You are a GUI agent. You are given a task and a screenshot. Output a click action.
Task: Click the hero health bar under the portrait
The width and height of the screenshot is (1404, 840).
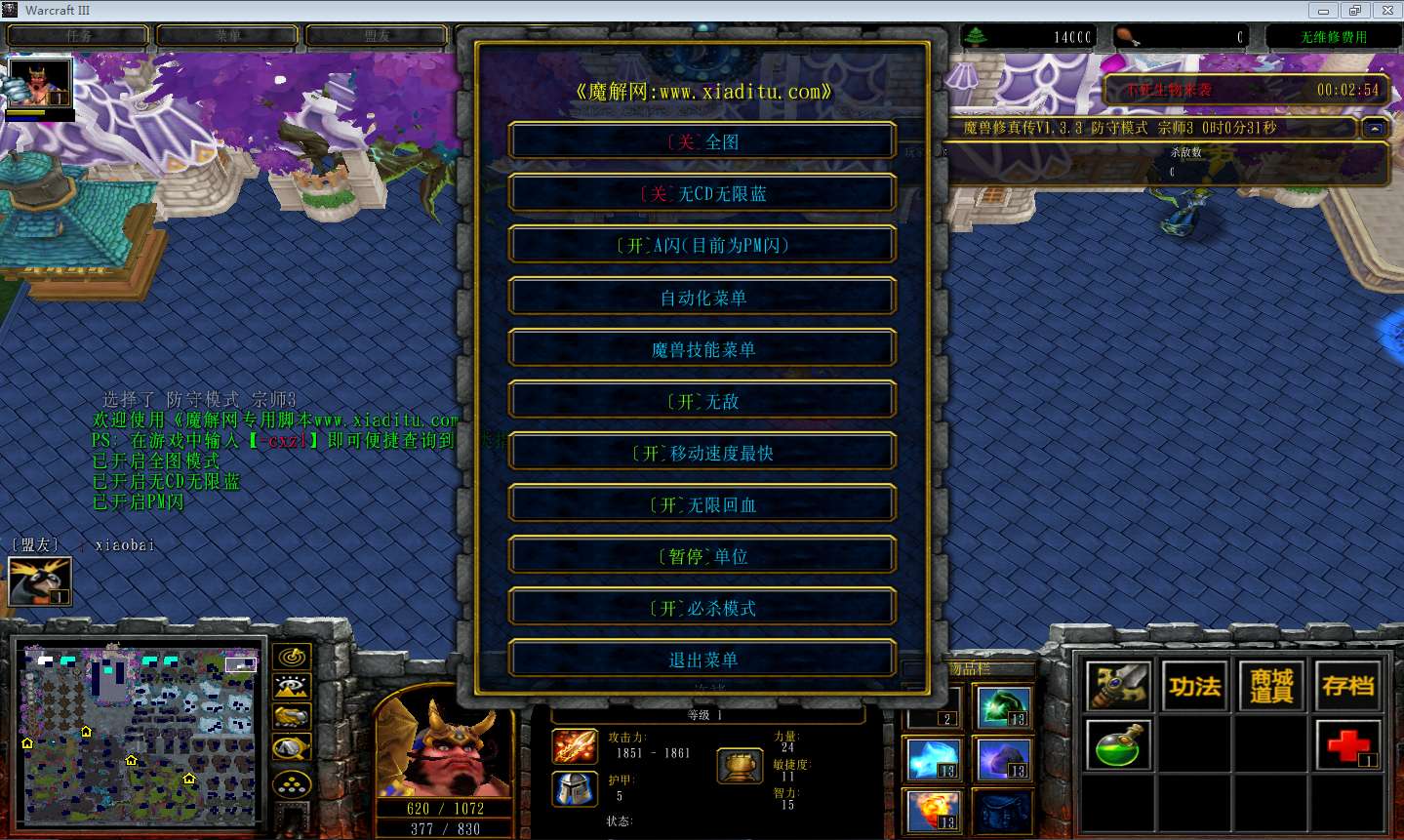(444, 809)
